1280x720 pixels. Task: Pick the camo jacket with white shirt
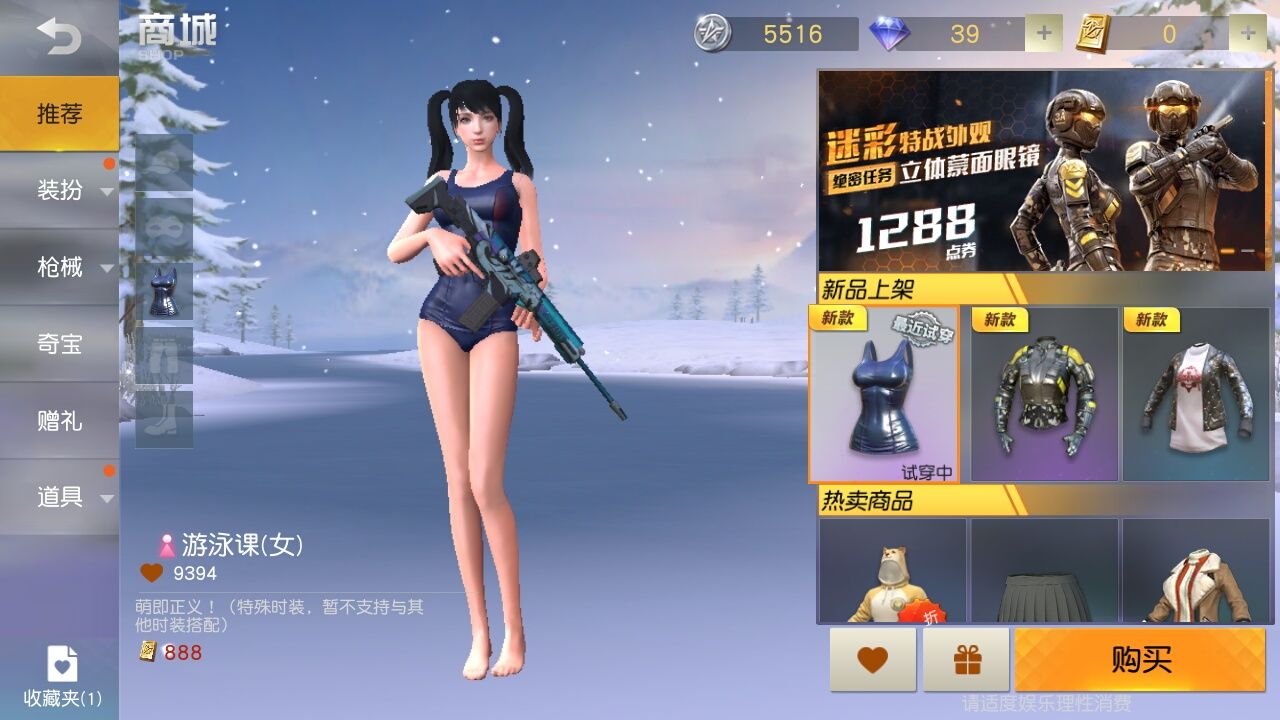coord(1196,394)
